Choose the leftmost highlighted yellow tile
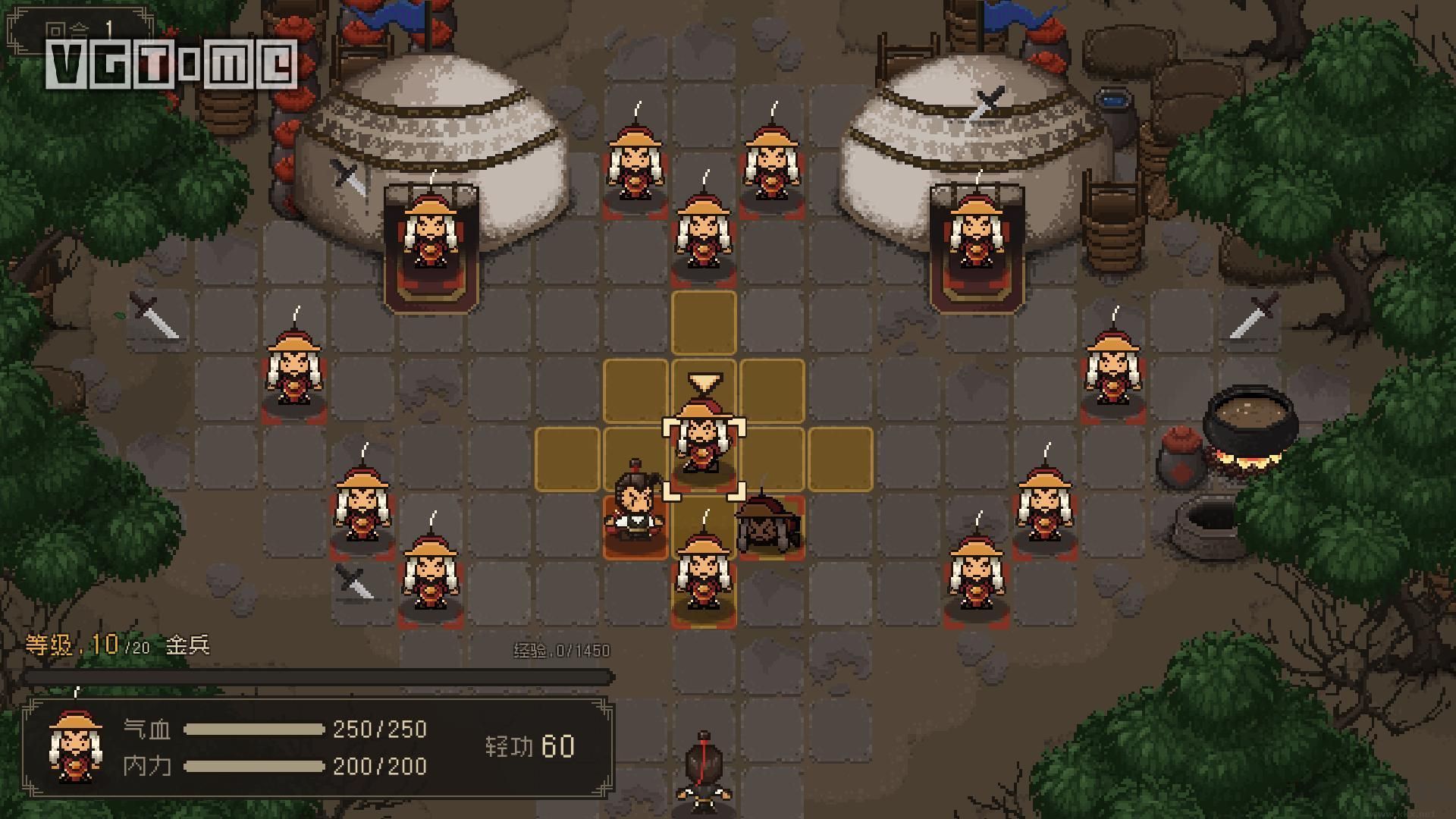Screen dimensions: 1456x819 [567, 459]
